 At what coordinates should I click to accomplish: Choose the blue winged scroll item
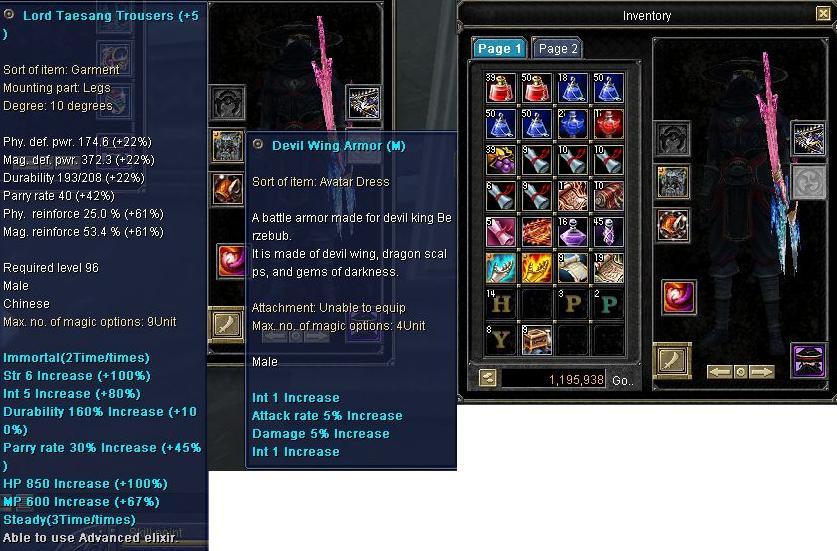(x=500, y=268)
